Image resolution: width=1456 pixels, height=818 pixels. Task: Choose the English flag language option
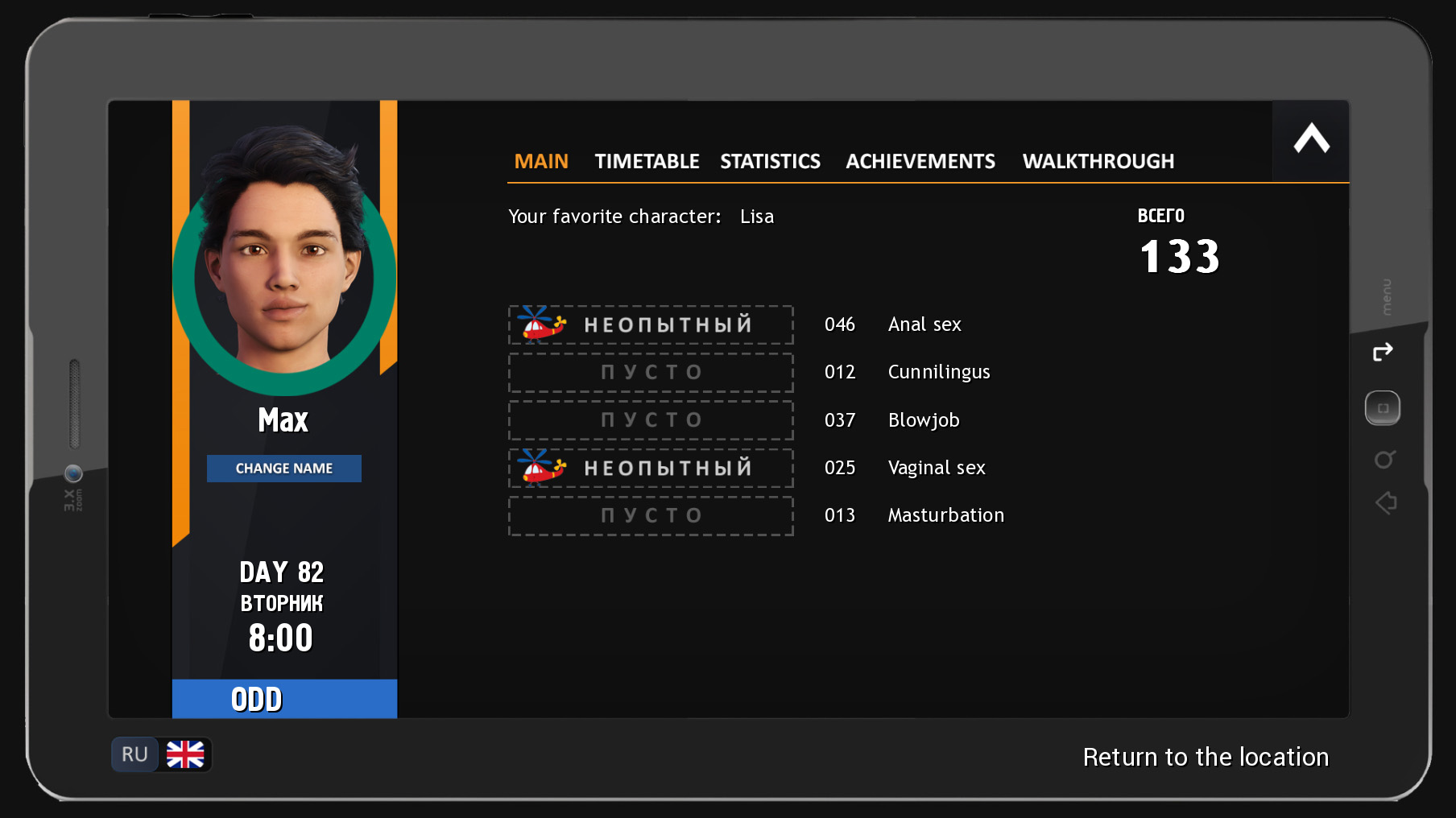185,754
